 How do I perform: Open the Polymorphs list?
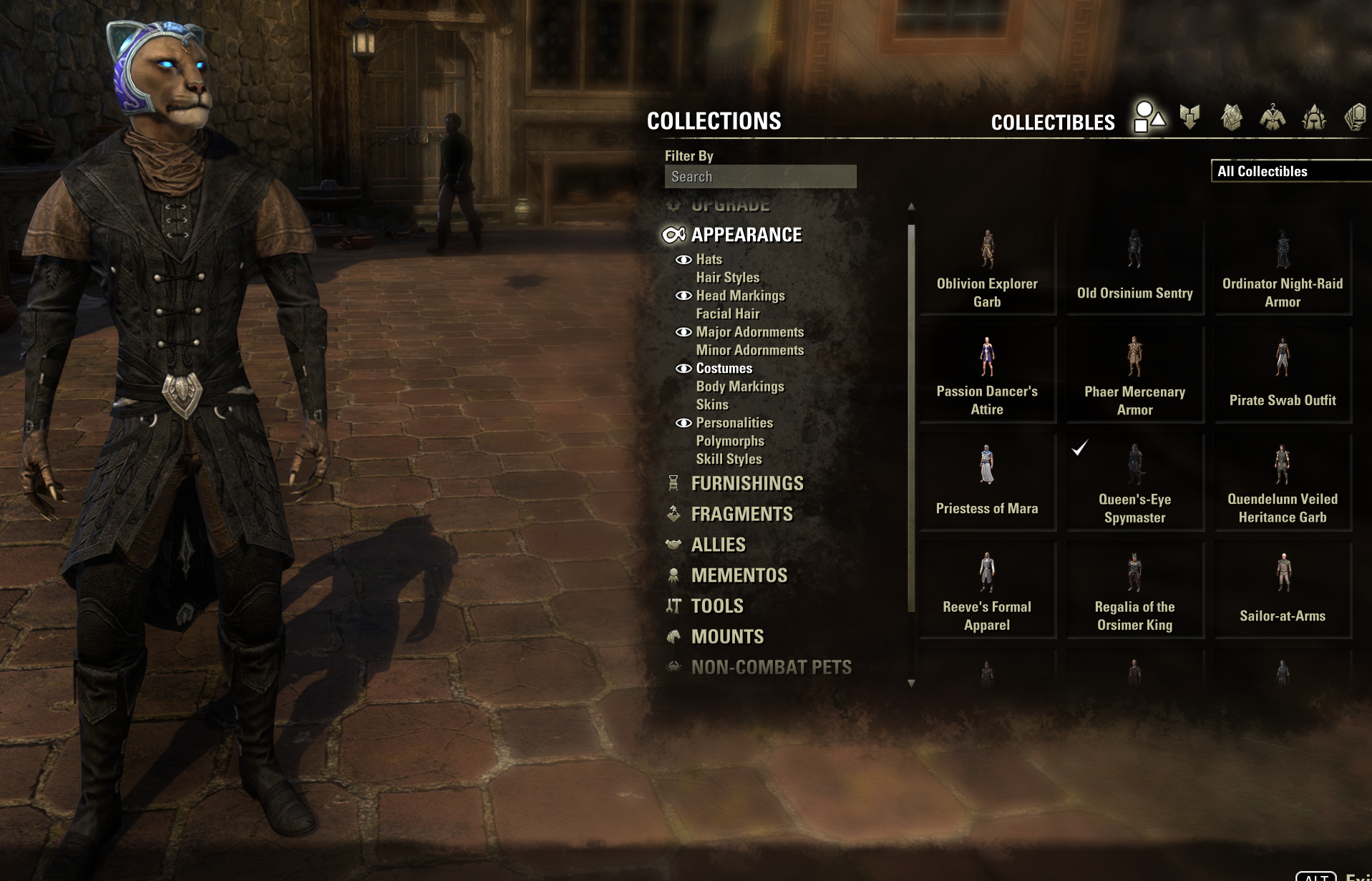click(x=729, y=441)
